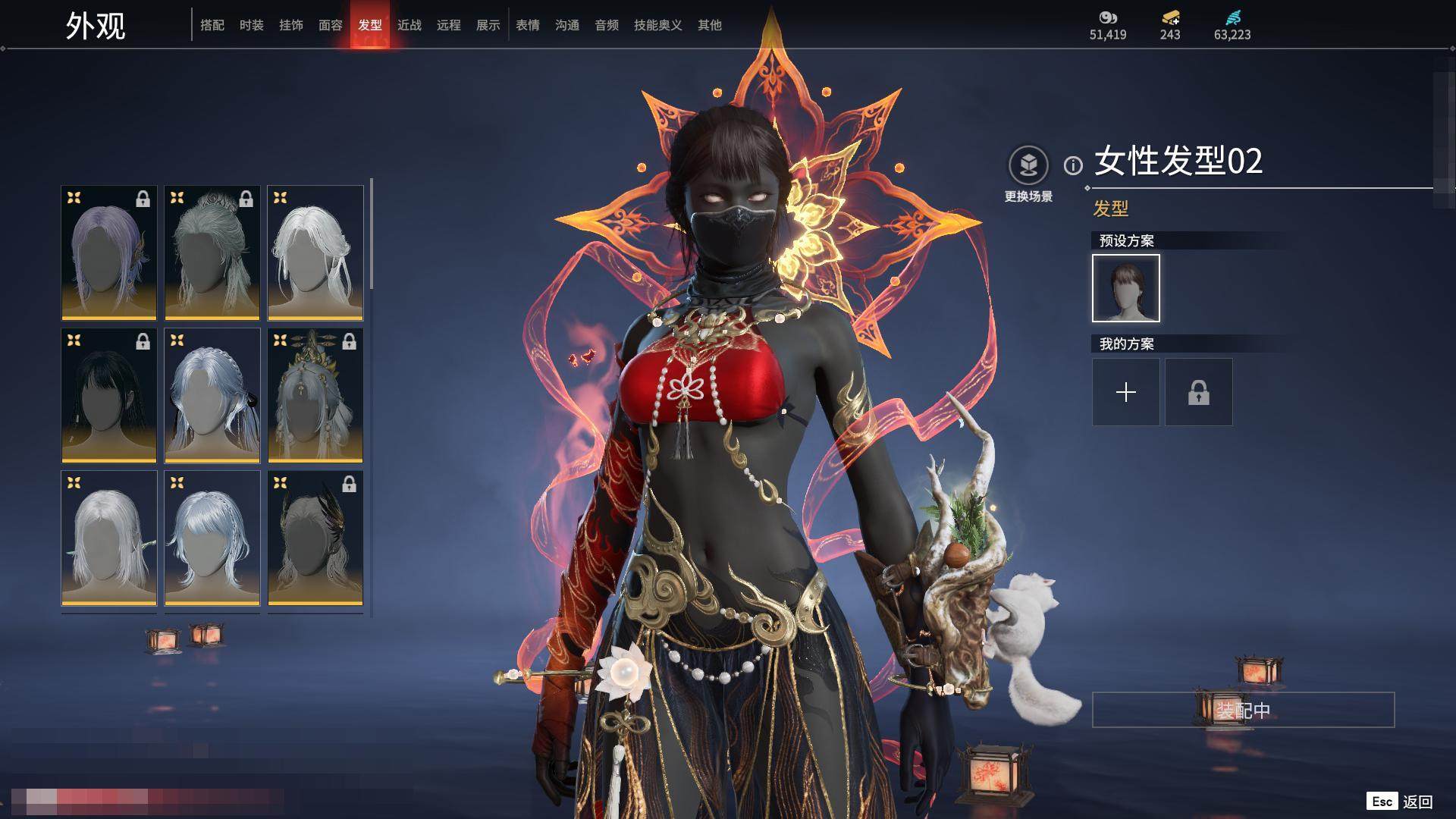Open the info icon beside 女性发型02
This screenshot has width=1456, height=819.
tap(1073, 165)
